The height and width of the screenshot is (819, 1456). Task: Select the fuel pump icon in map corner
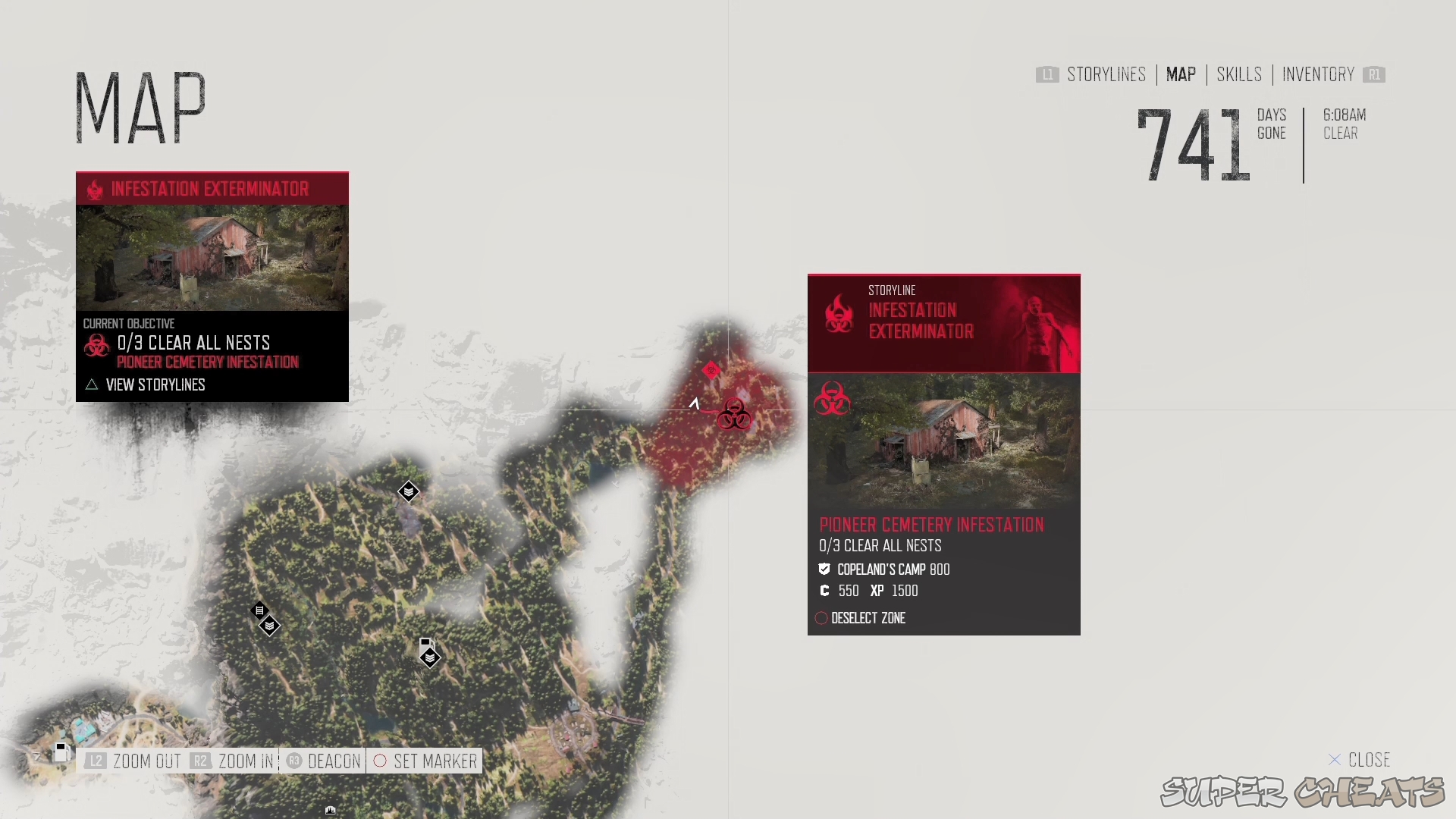[x=61, y=752]
